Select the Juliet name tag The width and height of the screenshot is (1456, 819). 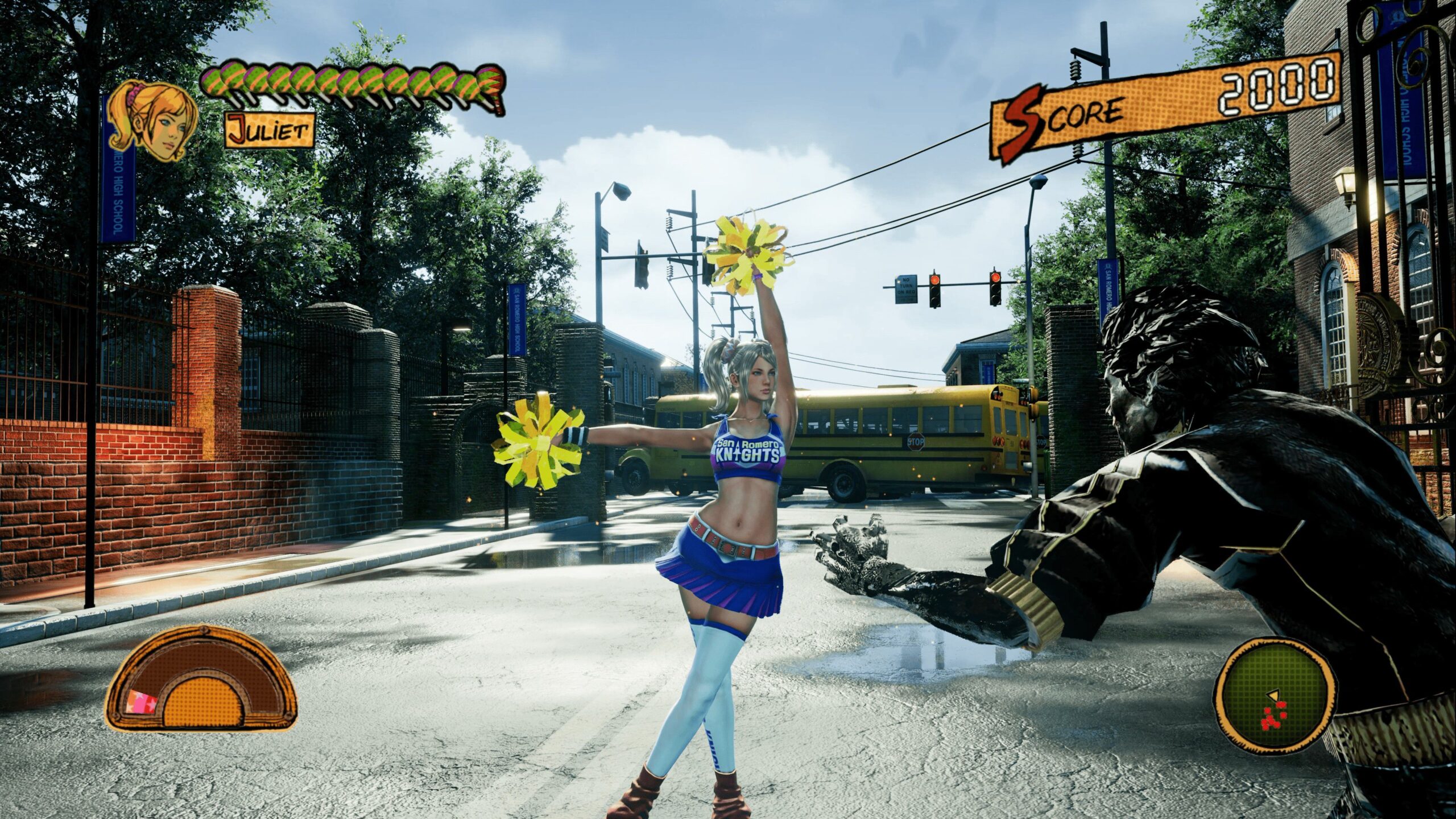(x=270, y=130)
